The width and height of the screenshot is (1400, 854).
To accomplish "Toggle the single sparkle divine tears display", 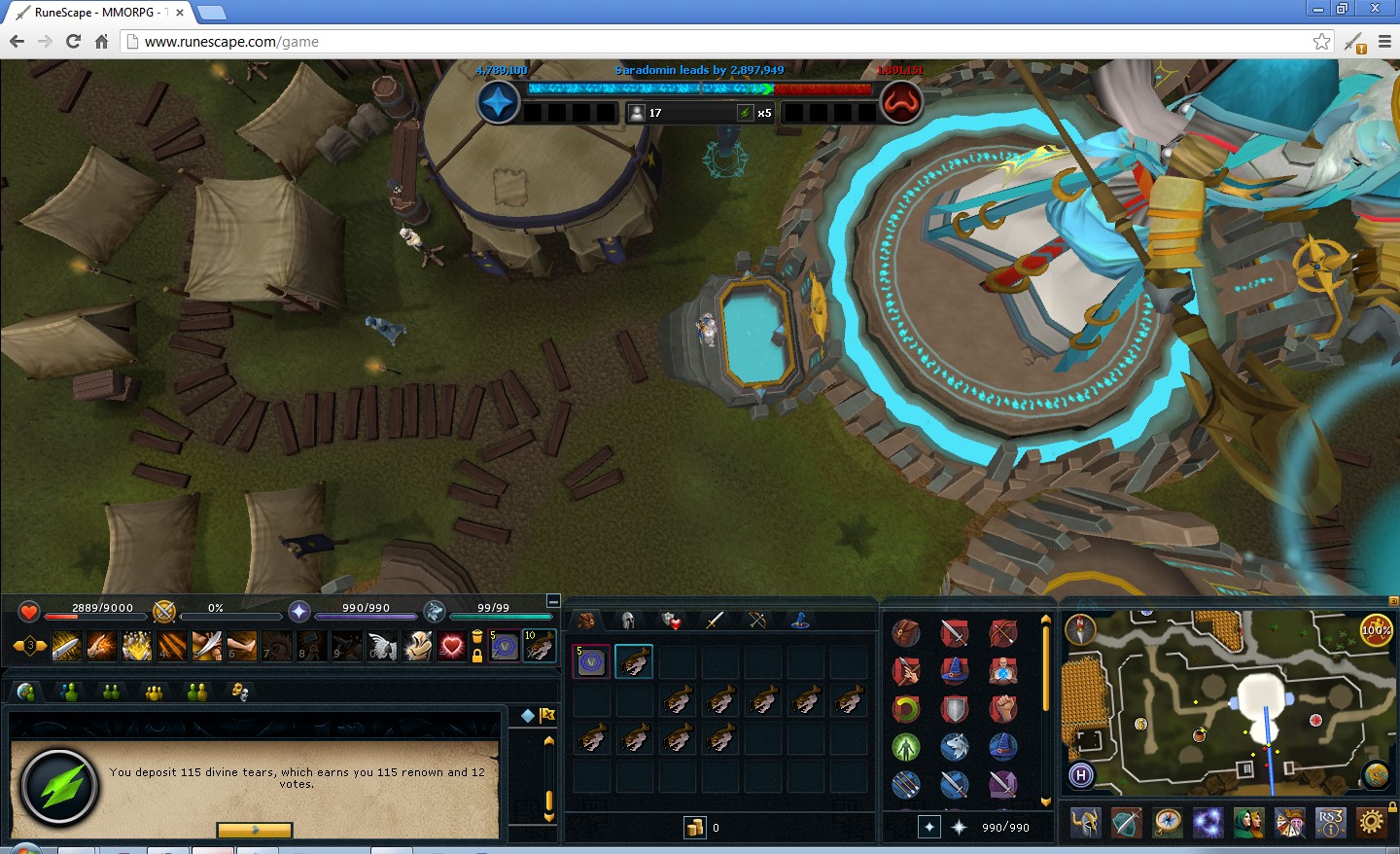I will coord(929,826).
